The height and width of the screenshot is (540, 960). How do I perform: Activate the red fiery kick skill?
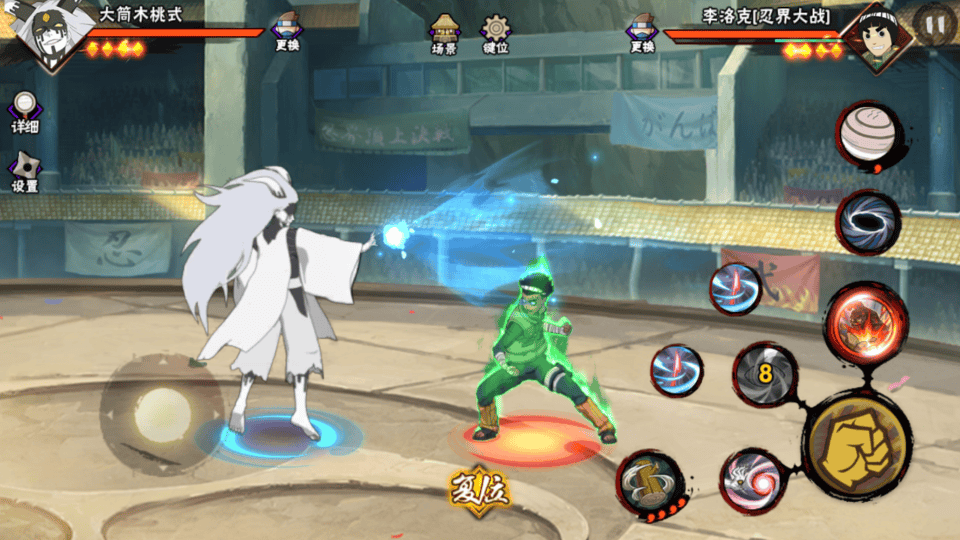click(865, 321)
